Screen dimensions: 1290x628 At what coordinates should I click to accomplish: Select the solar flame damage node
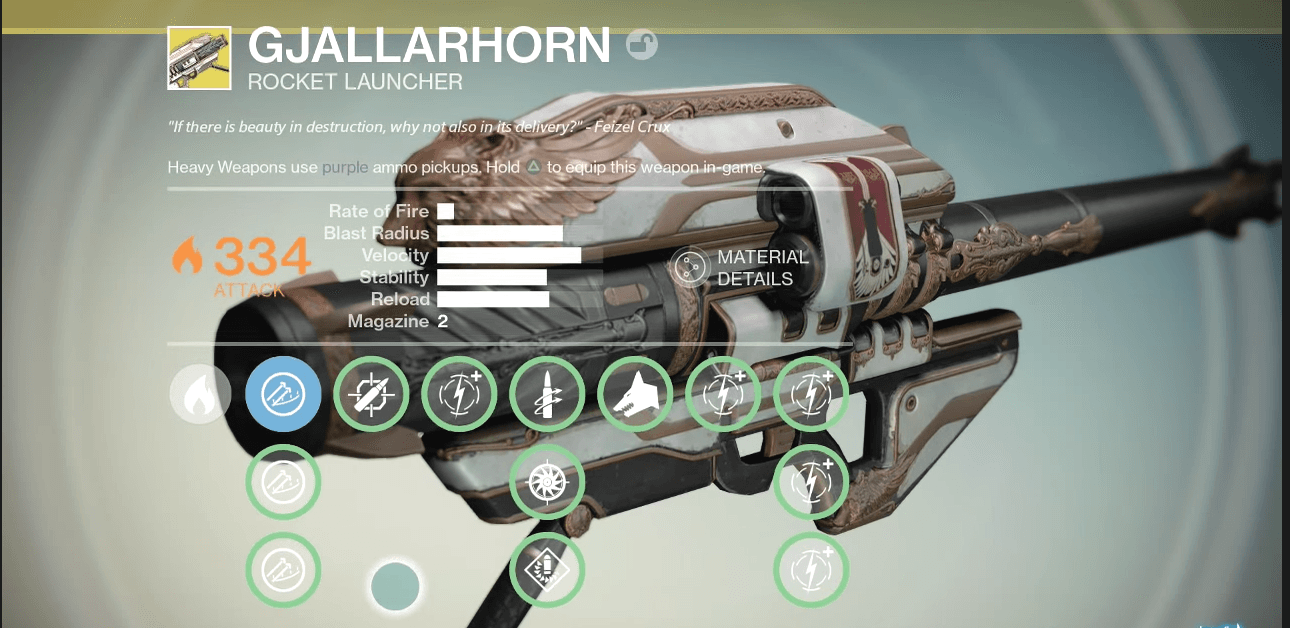tap(200, 394)
